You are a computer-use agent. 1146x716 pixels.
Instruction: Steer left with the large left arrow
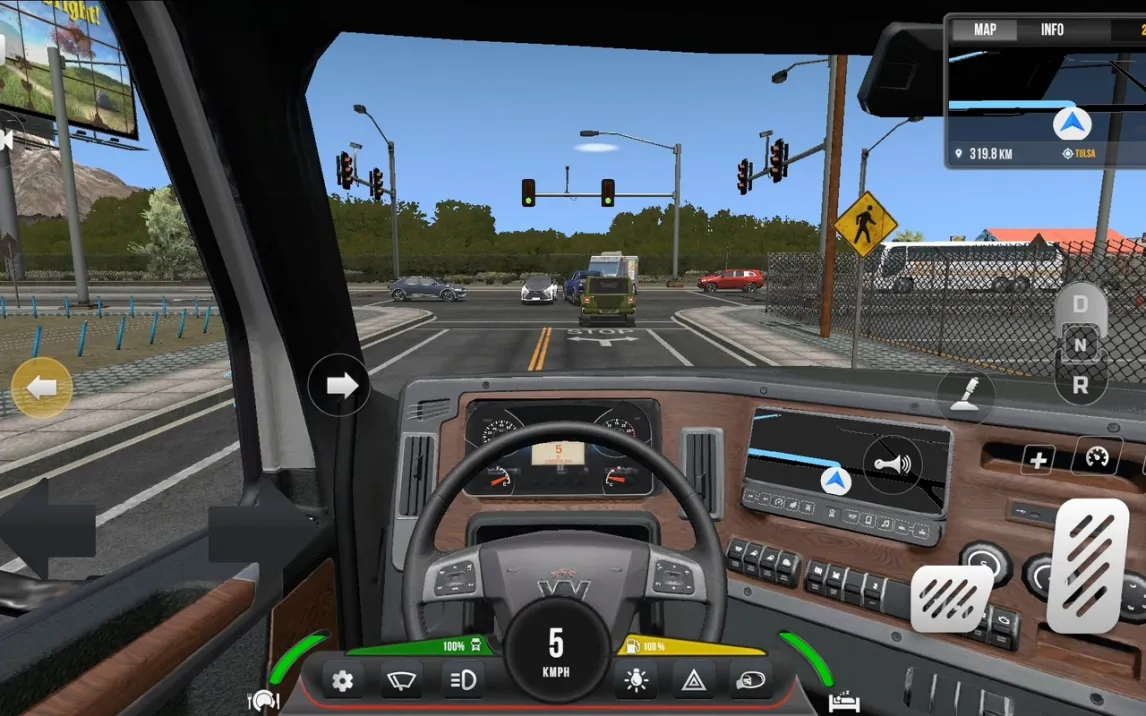pos(47,529)
